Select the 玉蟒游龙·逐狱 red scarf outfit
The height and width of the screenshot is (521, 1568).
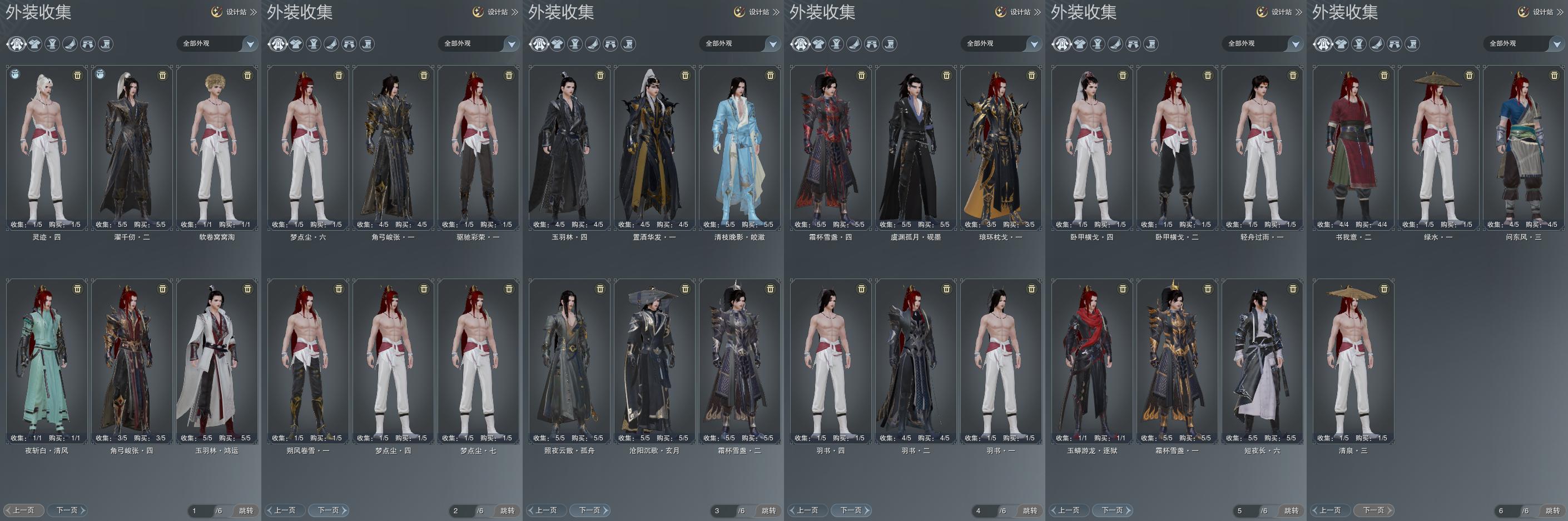(1092, 360)
